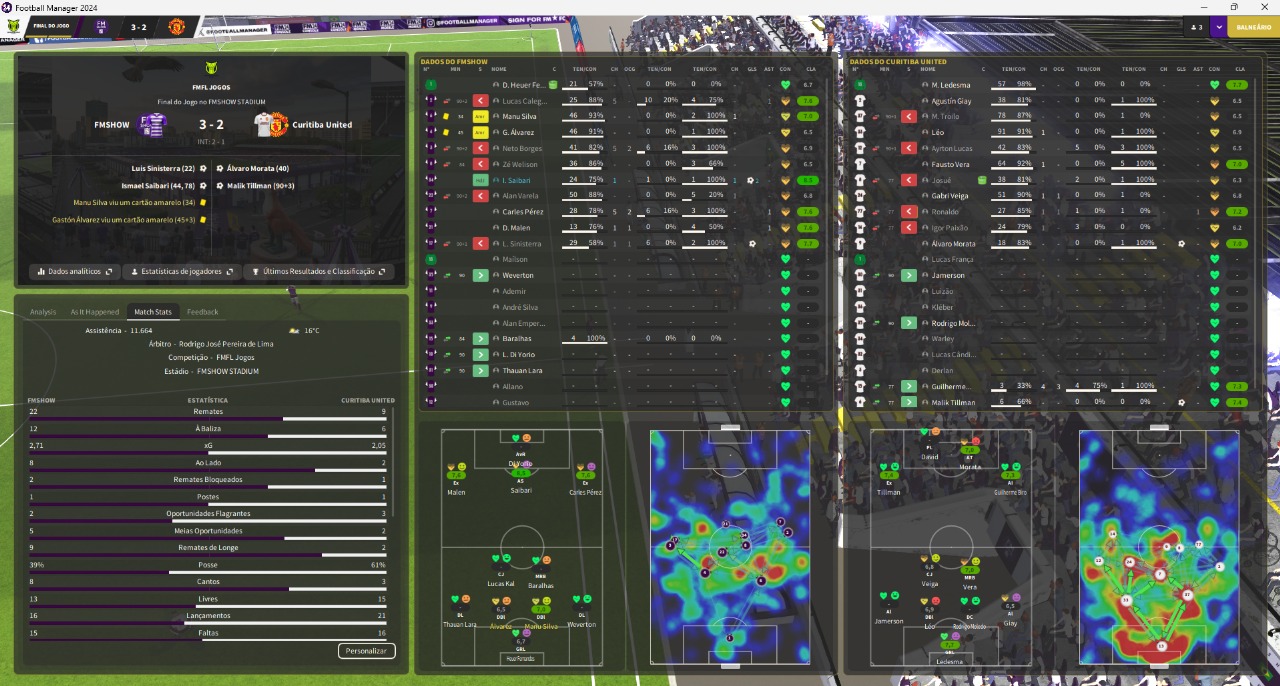This screenshot has height=686, width=1280.
Task: Open the online users counter button
Action: pos(1195,27)
